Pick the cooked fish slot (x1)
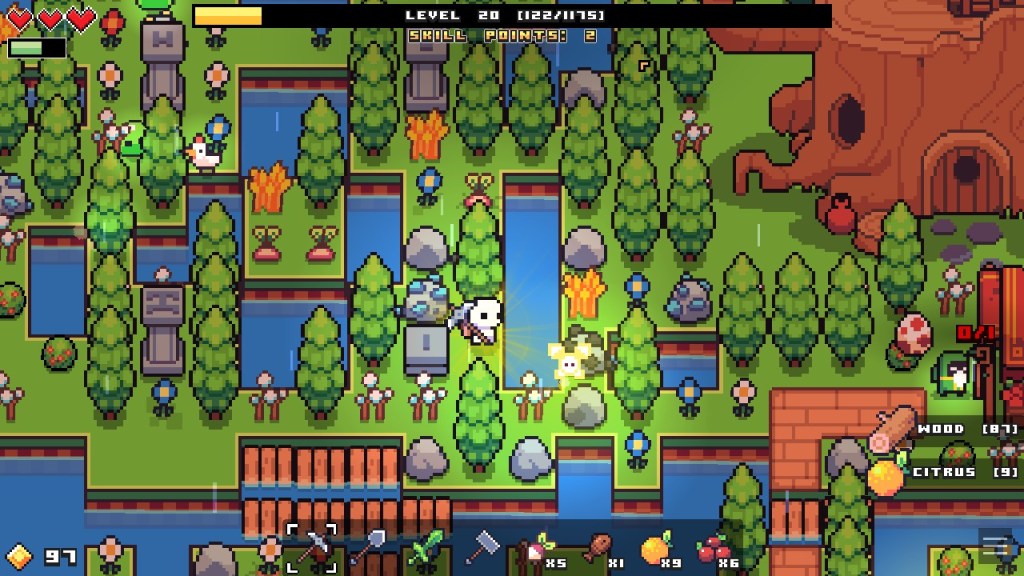This screenshot has width=1024, height=576. tap(596, 549)
